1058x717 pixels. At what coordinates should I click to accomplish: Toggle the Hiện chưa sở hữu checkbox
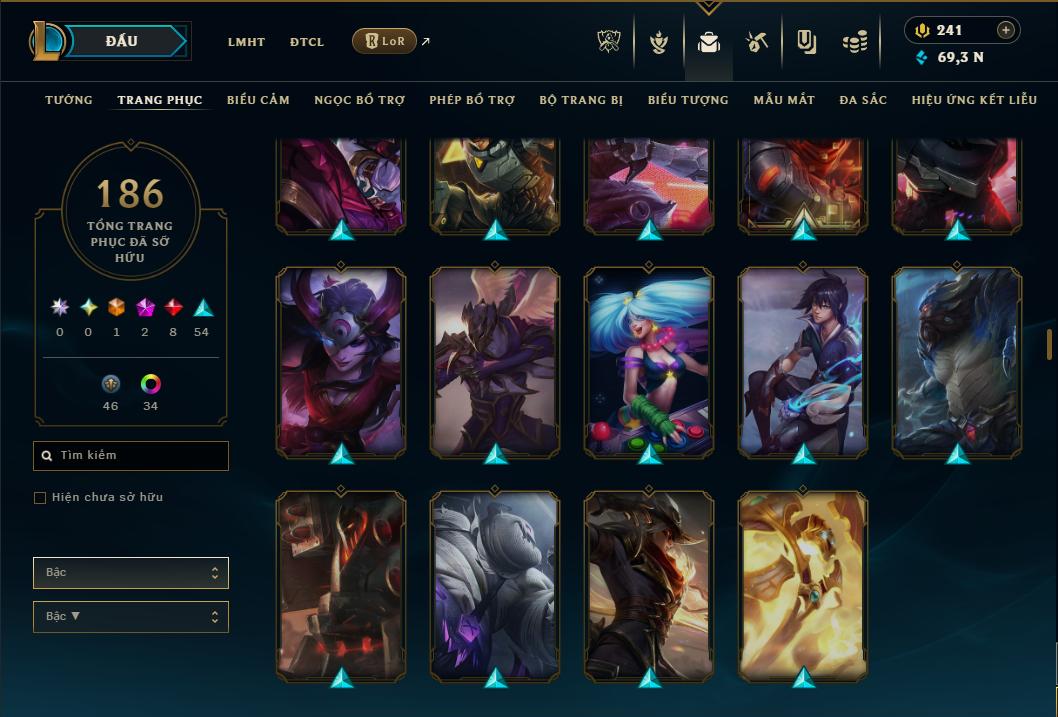pos(40,498)
